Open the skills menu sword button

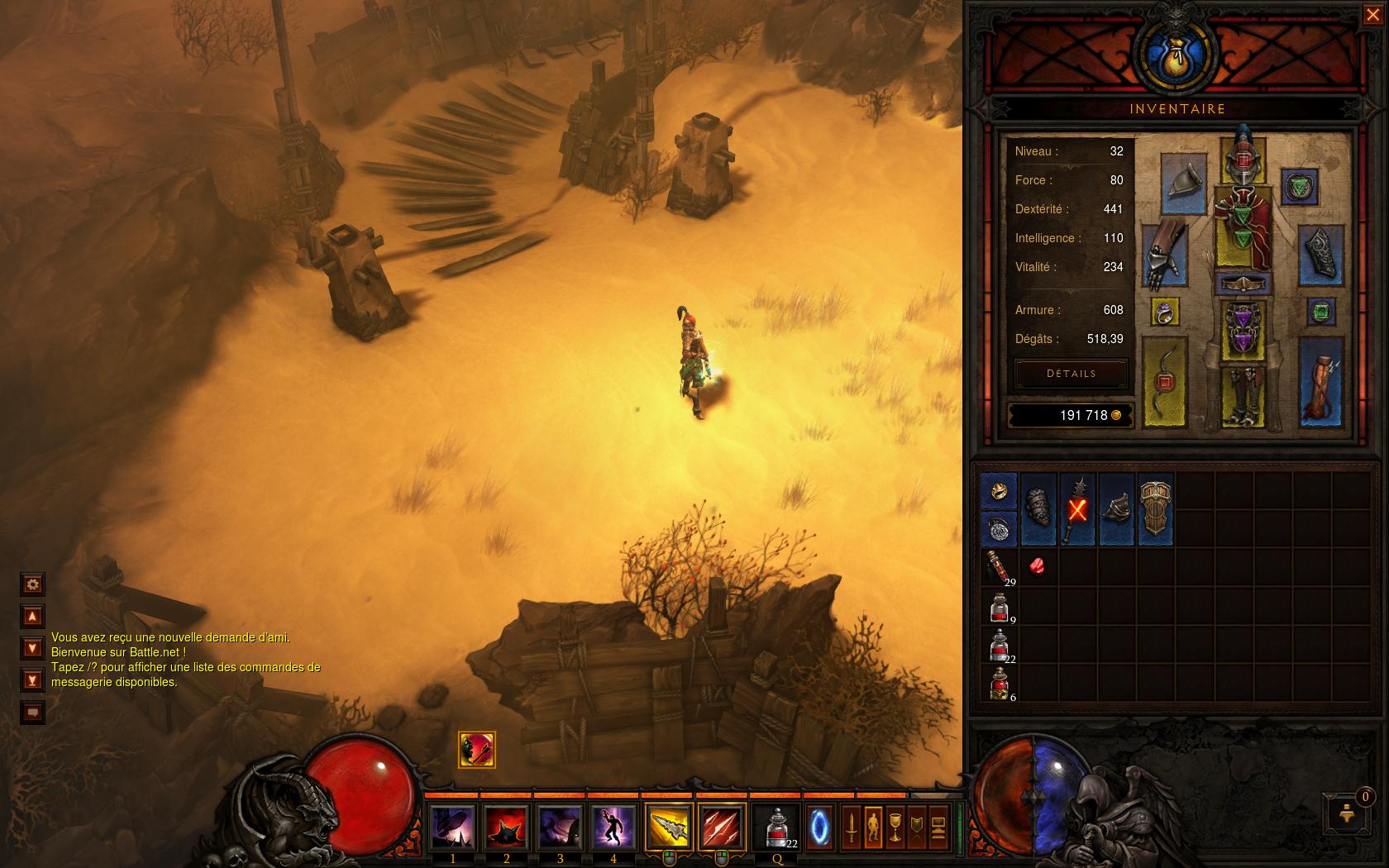click(851, 827)
